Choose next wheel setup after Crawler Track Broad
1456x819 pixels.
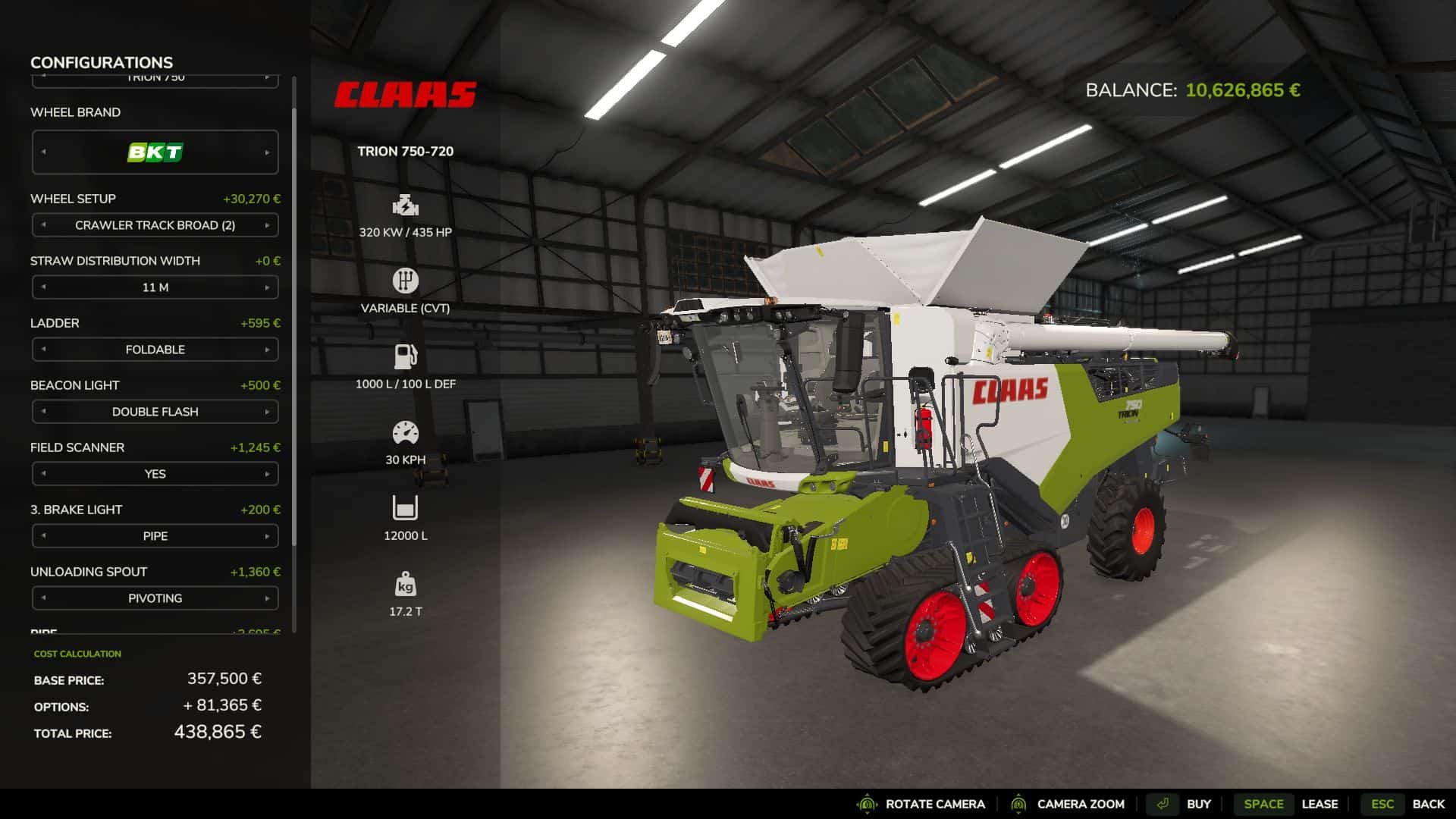pyautogui.click(x=267, y=225)
